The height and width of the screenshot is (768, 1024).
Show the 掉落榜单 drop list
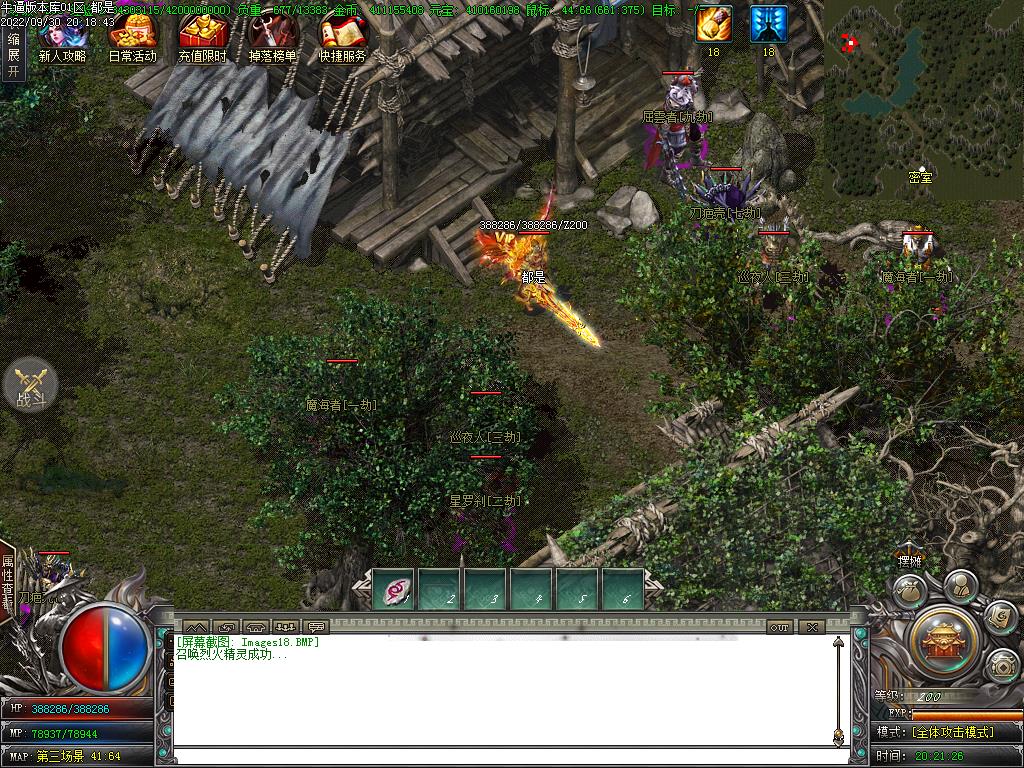tap(272, 38)
